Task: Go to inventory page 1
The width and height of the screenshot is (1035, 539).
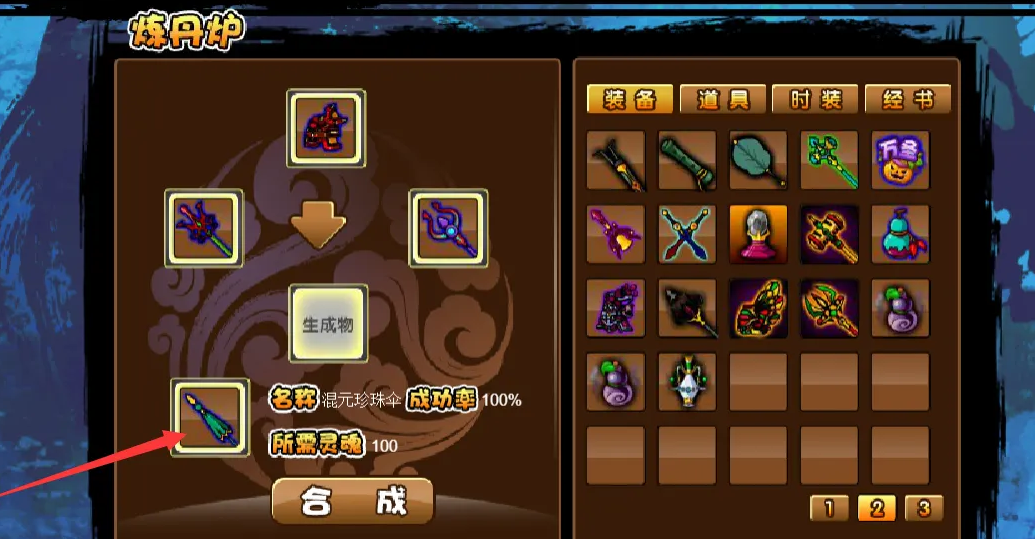Action: pyautogui.click(x=829, y=508)
